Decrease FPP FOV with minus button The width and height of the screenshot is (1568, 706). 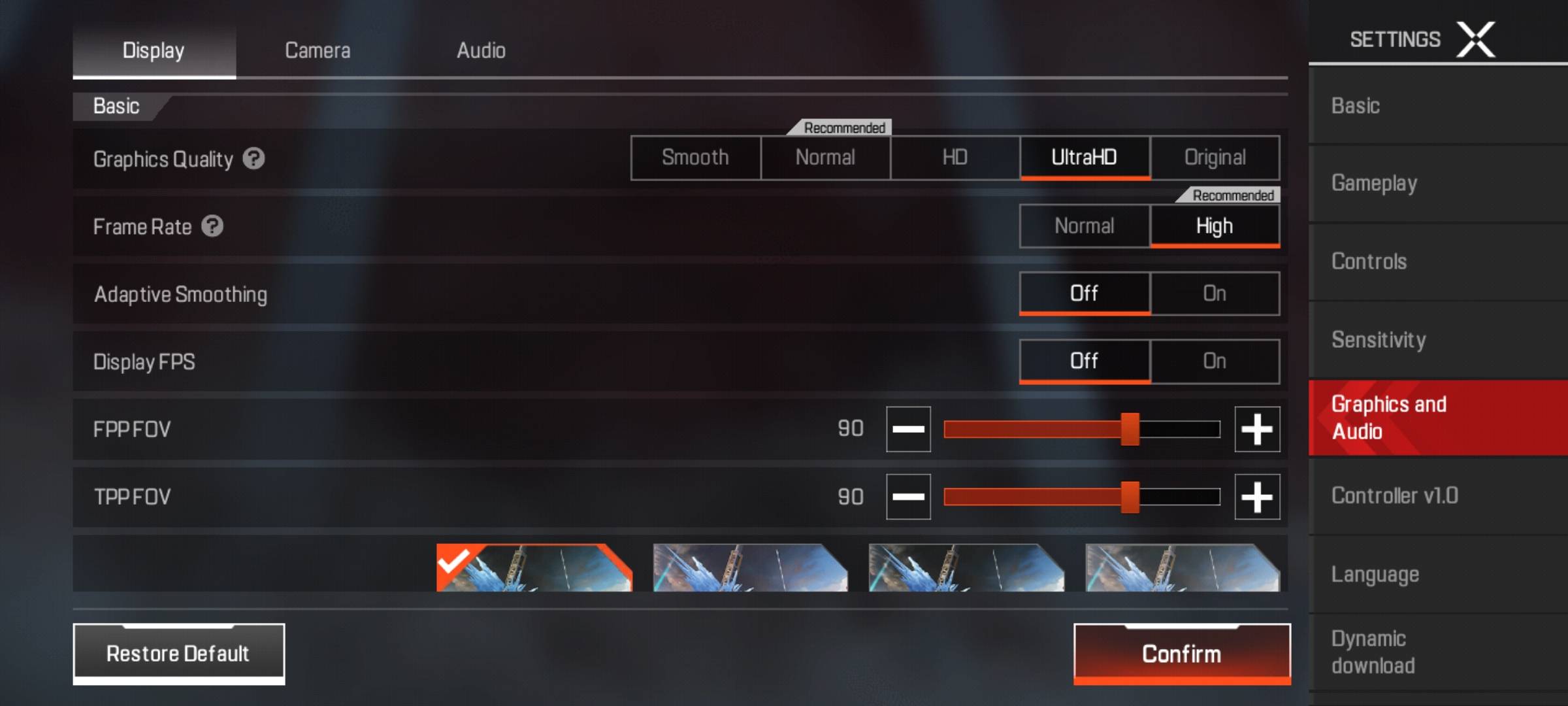click(908, 429)
